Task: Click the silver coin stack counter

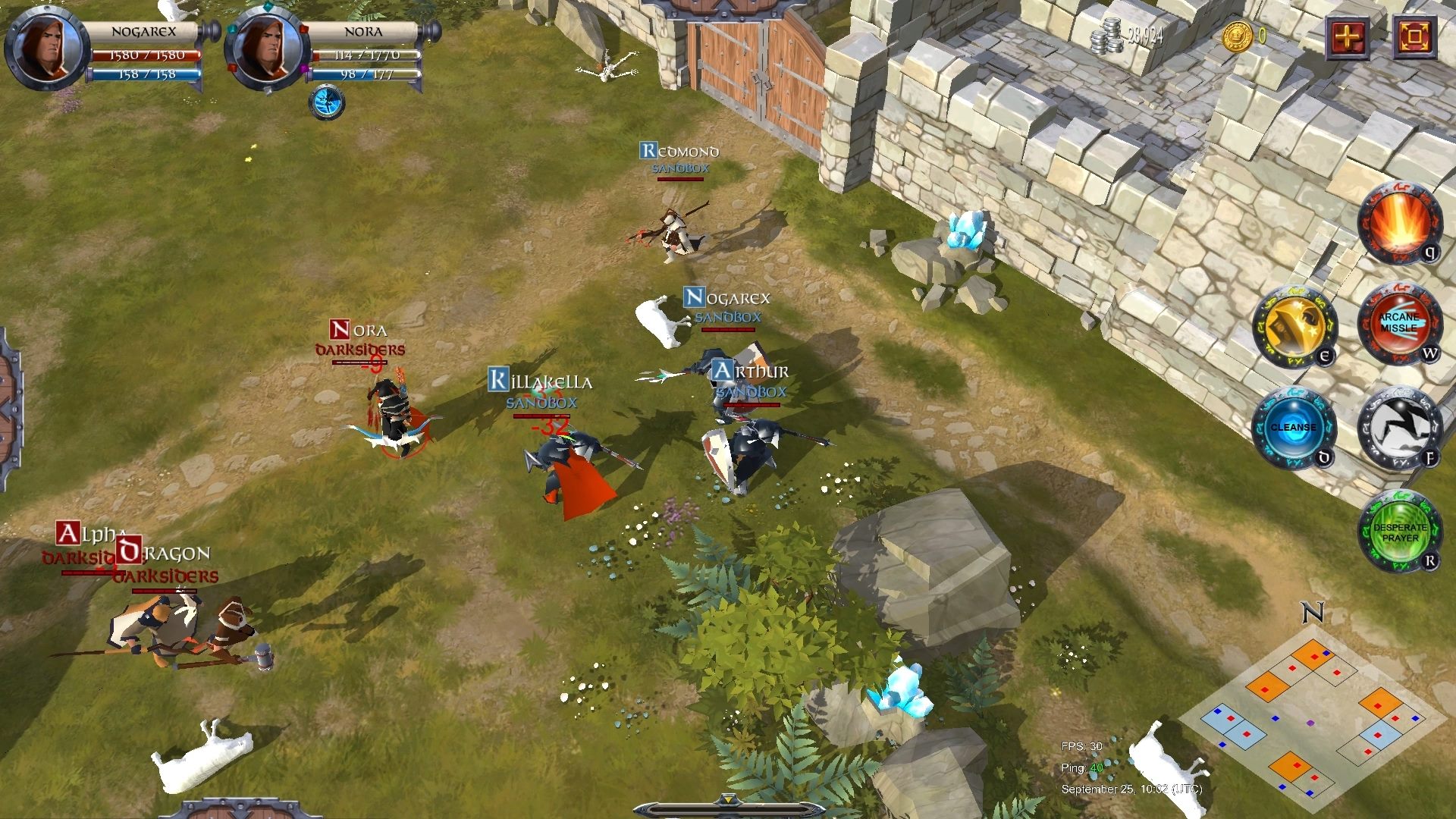Action: [1107, 36]
